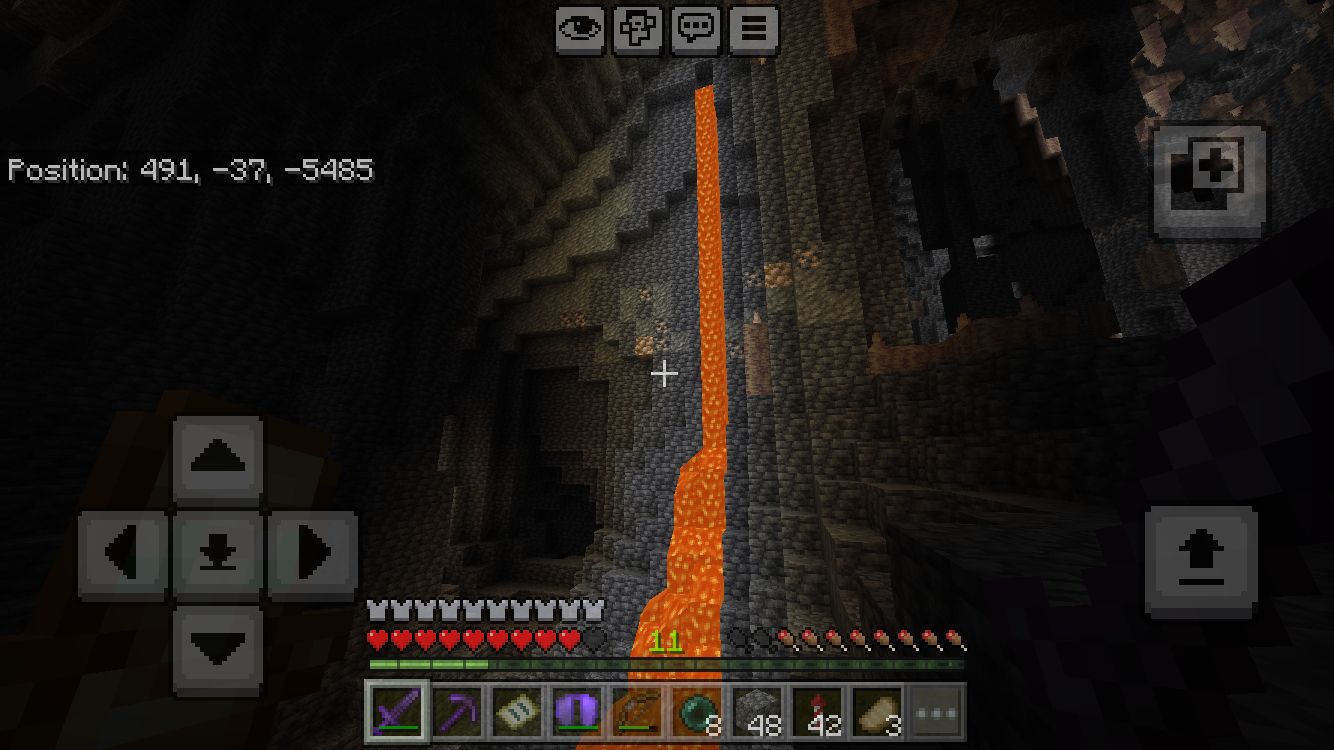
Task: Select the enchanted pickaxe hotbar slot
Action: pos(457,713)
